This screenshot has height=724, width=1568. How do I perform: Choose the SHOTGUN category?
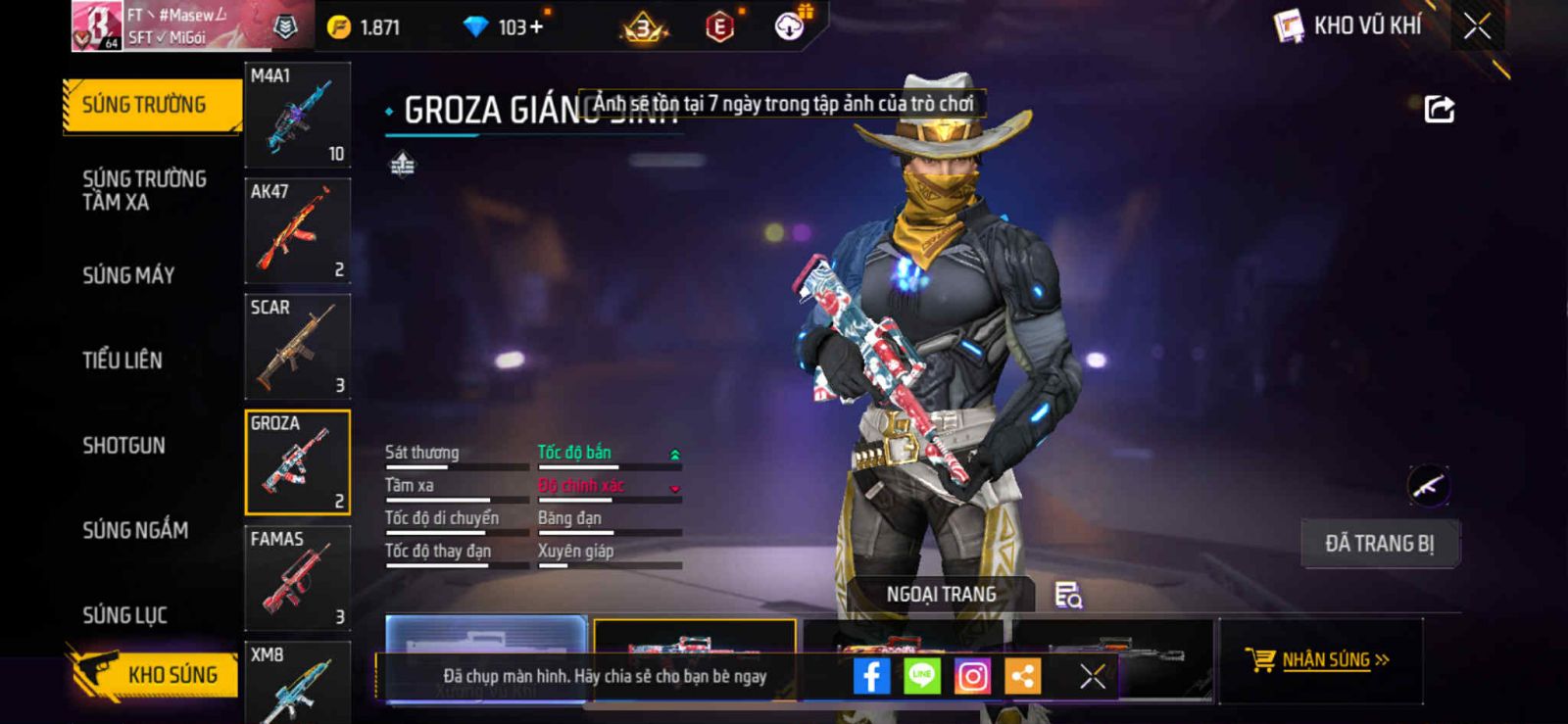[x=123, y=446]
